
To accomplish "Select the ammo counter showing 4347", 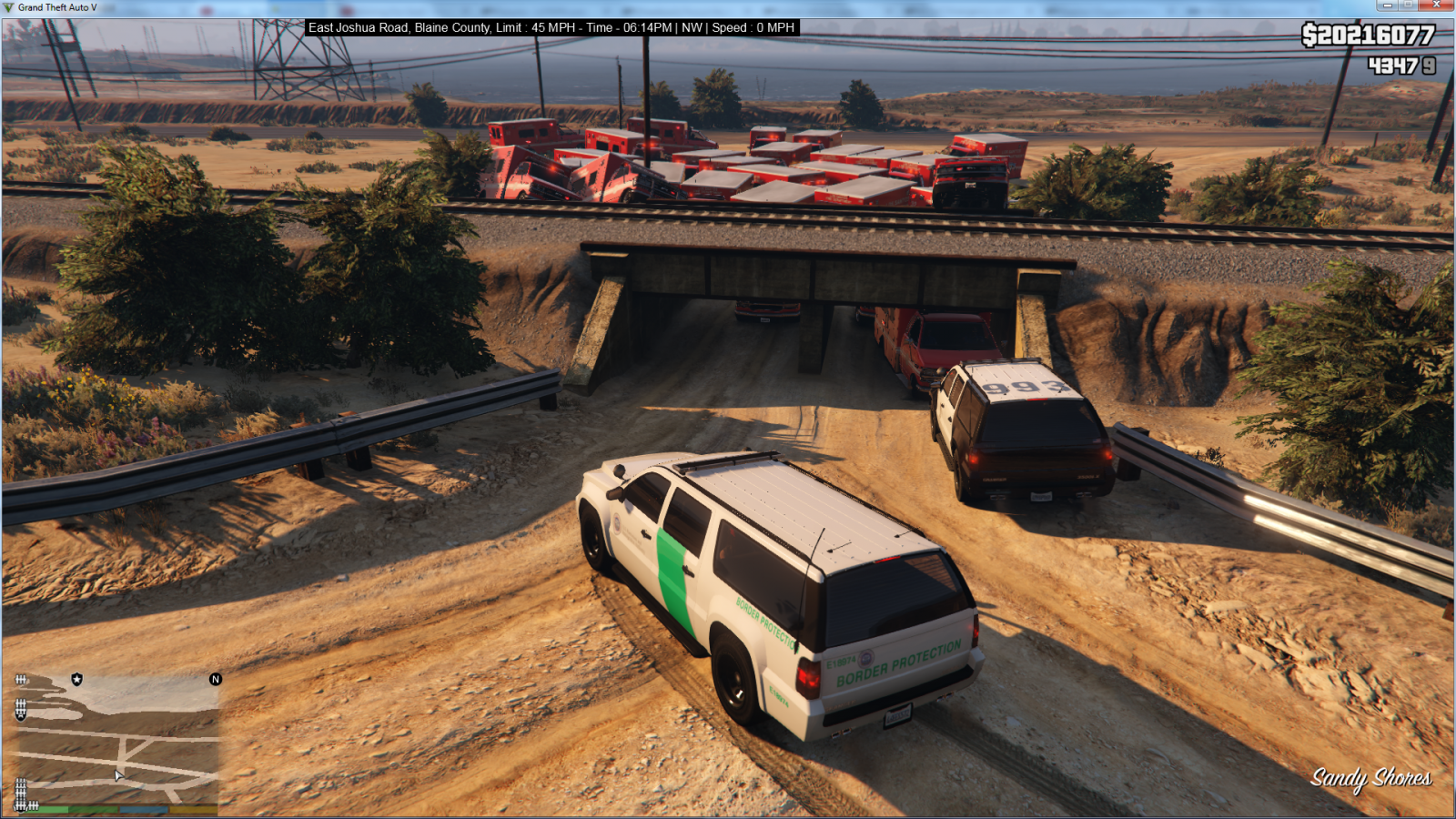I will 1396,65.
